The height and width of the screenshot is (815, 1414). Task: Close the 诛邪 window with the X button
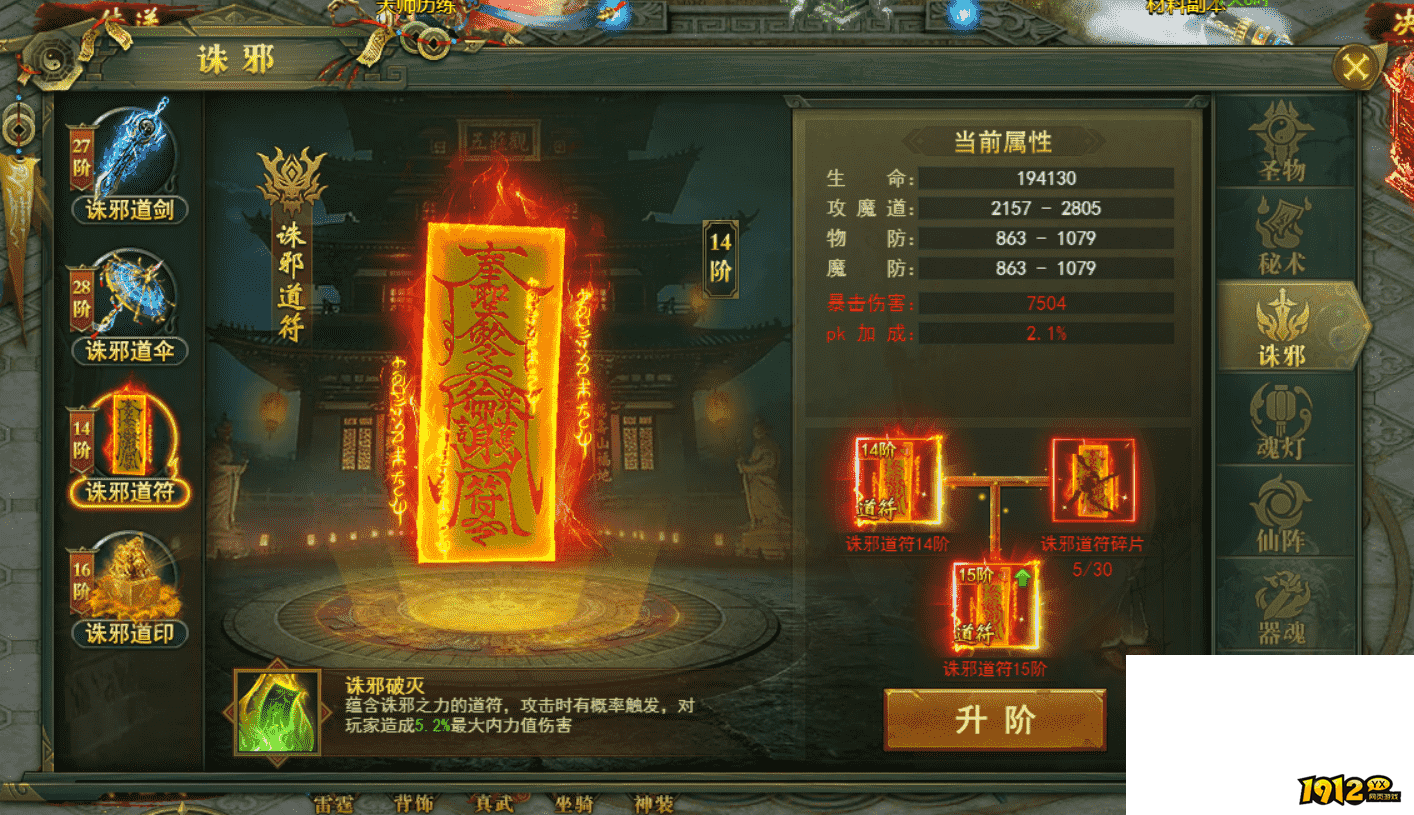click(x=1357, y=66)
